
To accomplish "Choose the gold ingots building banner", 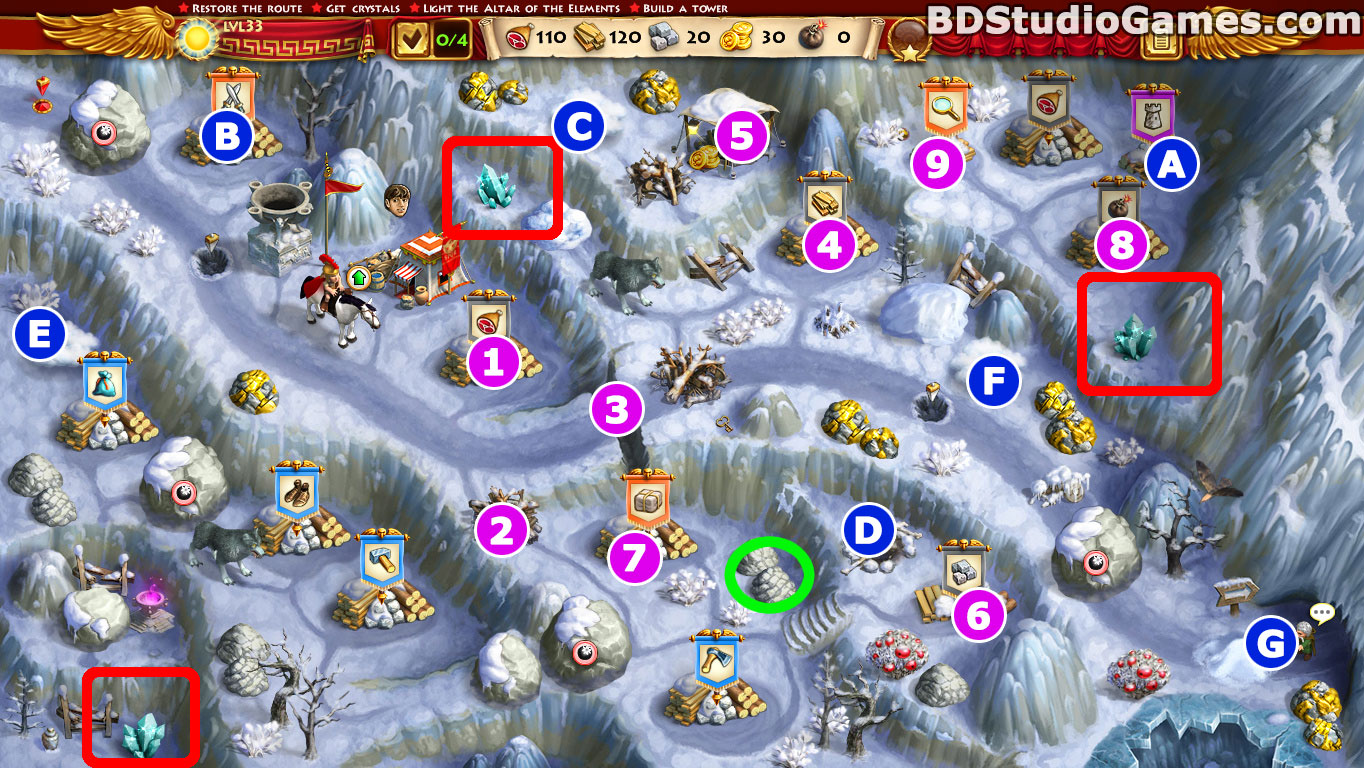I will [x=825, y=199].
